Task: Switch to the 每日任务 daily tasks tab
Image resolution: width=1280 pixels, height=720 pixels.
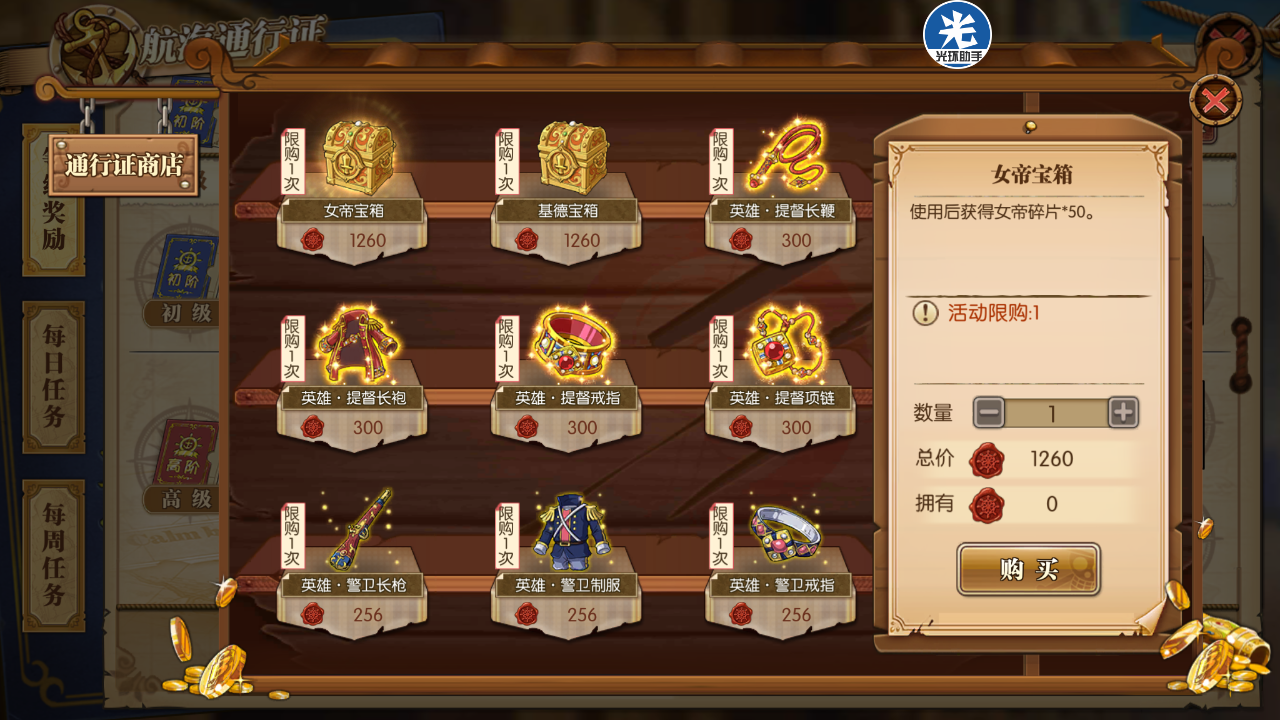Action: click(54, 376)
